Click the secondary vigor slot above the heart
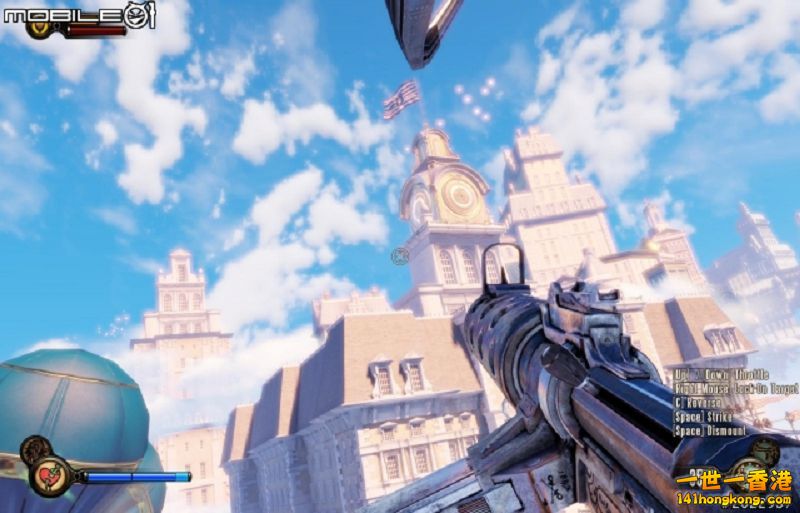The width and height of the screenshot is (800, 513). [x=35, y=450]
